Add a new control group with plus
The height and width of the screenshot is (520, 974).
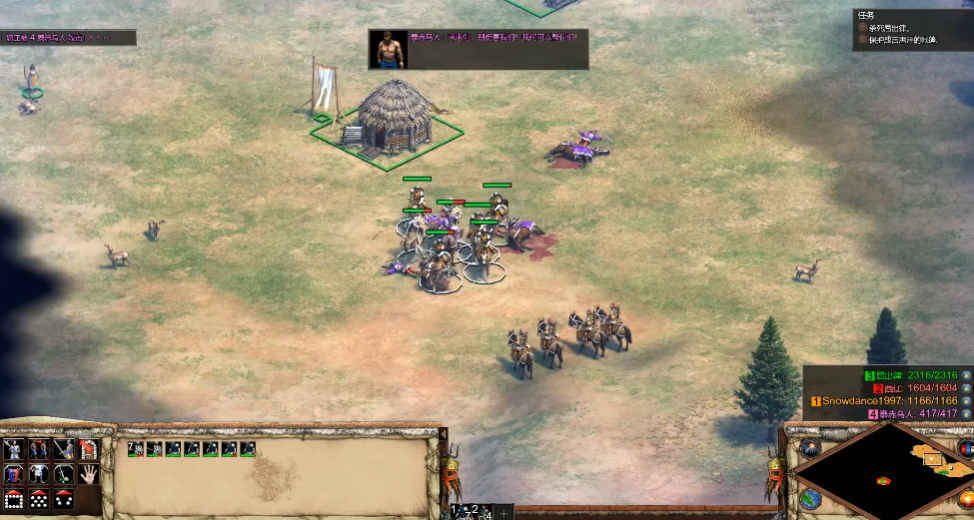(x=505, y=512)
